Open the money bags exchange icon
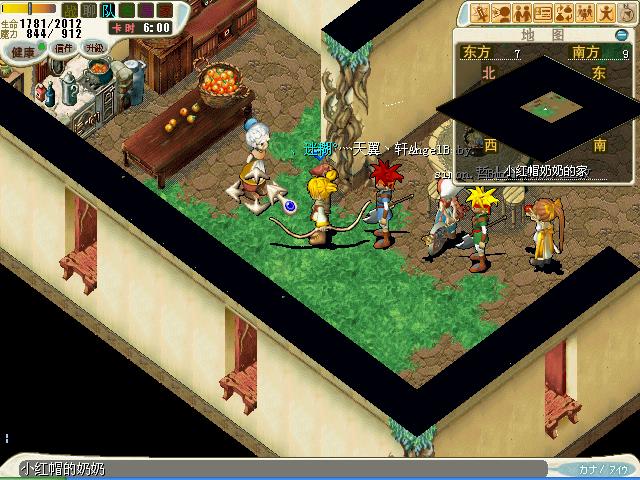Image resolution: width=640 pixels, height=480 pixels. [x=564, y=13]
